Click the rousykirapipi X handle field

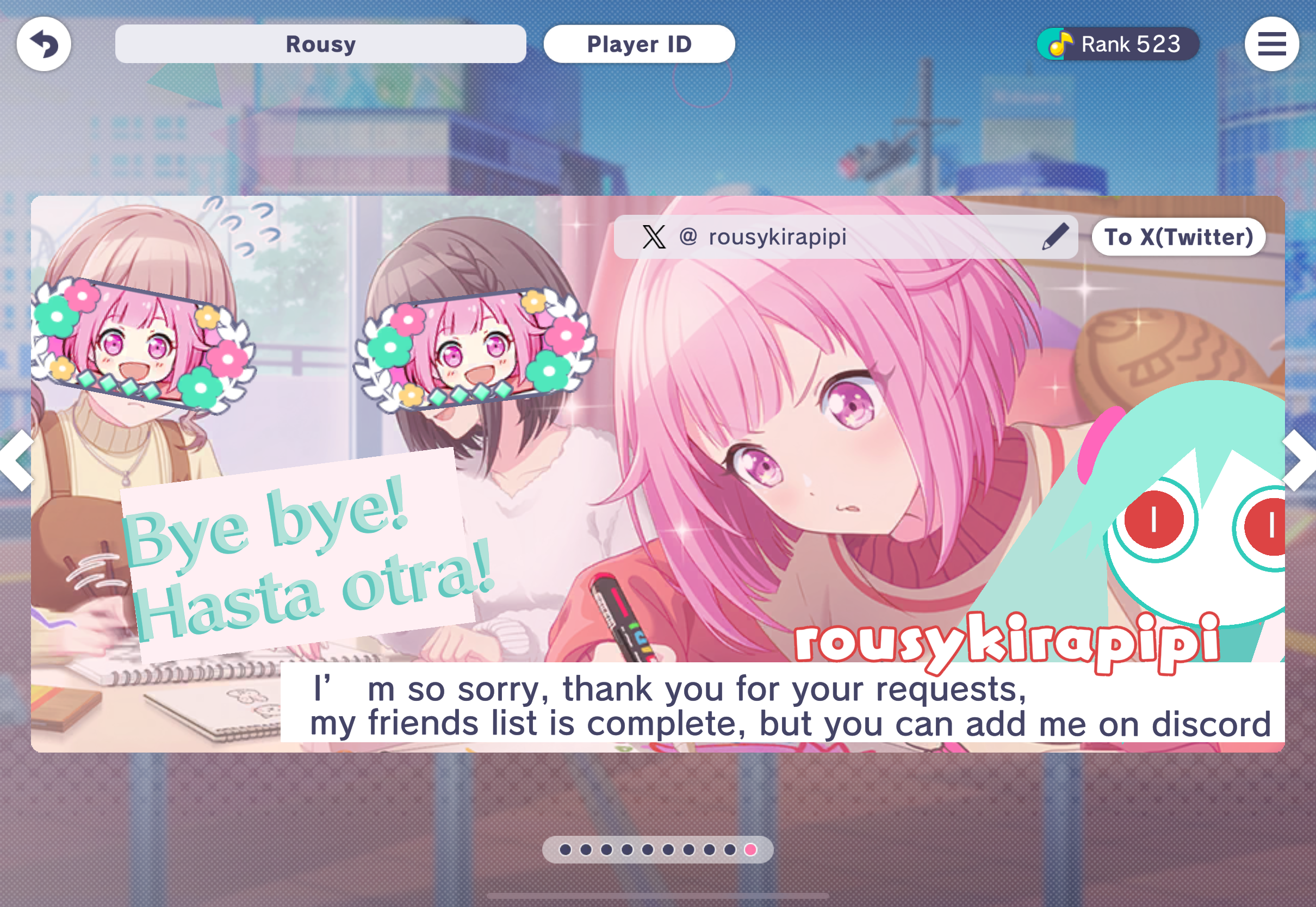[x=824, y=237]
